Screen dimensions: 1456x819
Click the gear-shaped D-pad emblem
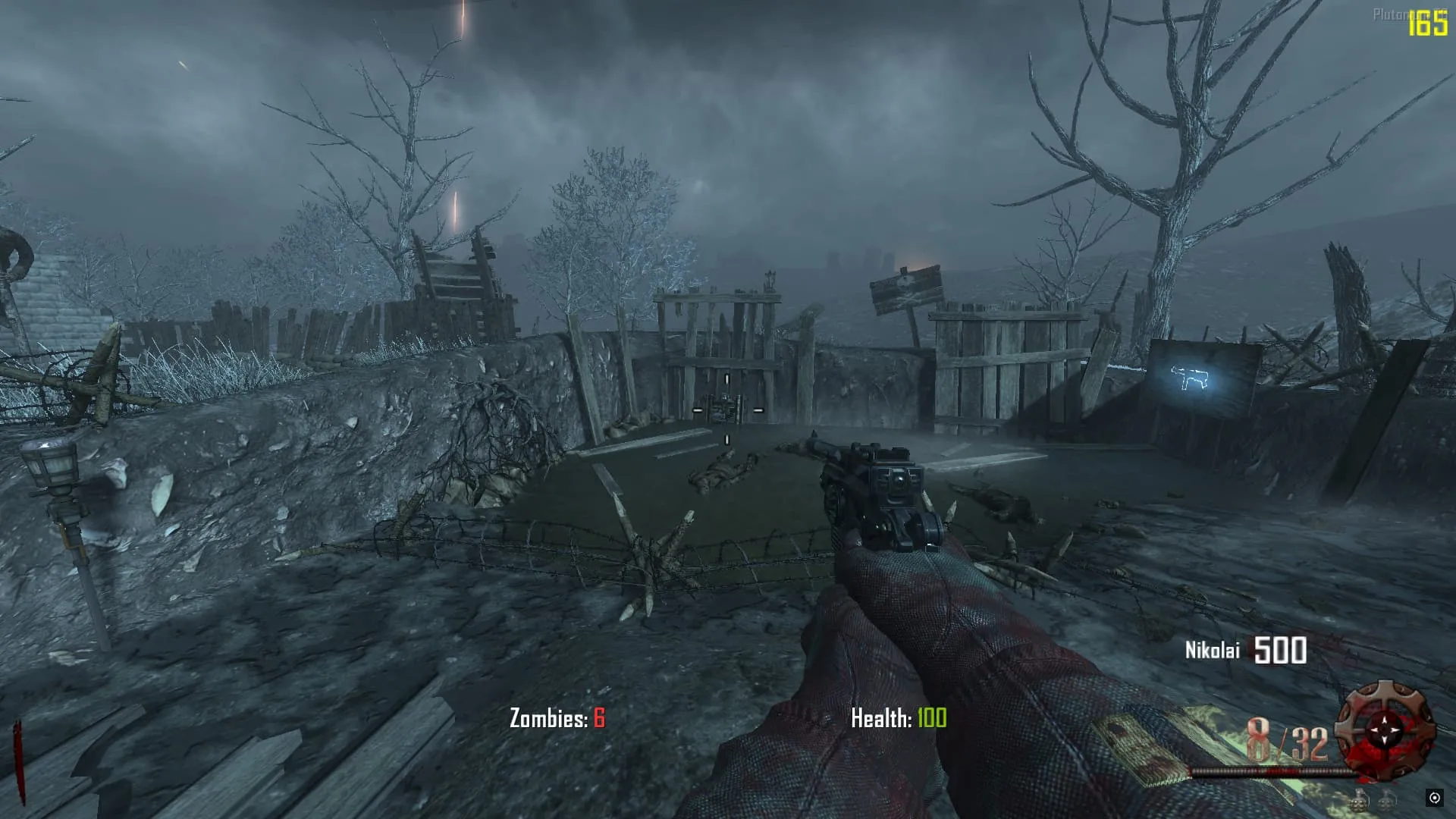[1385, 730]
